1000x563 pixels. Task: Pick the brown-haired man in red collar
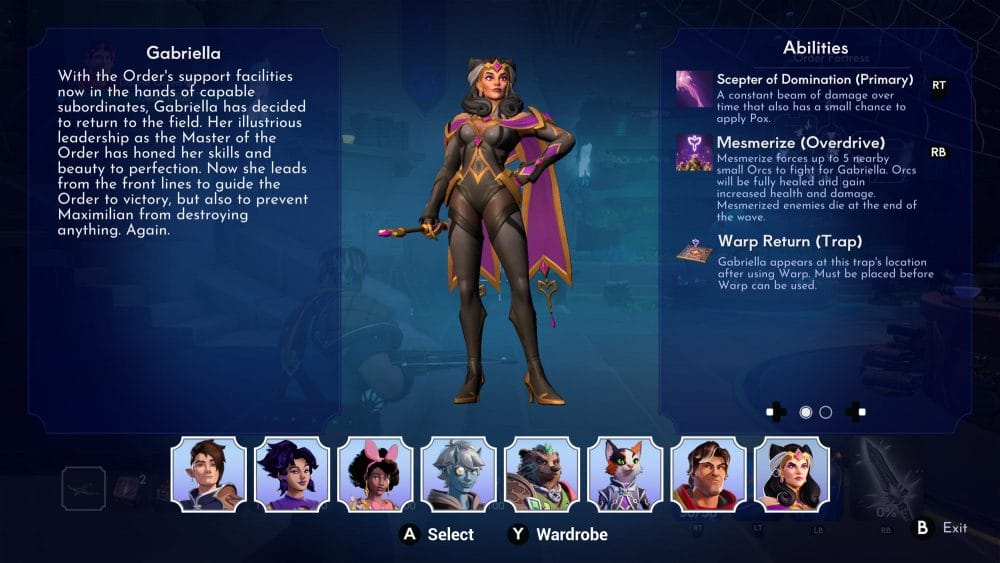(x=708, y=474)
